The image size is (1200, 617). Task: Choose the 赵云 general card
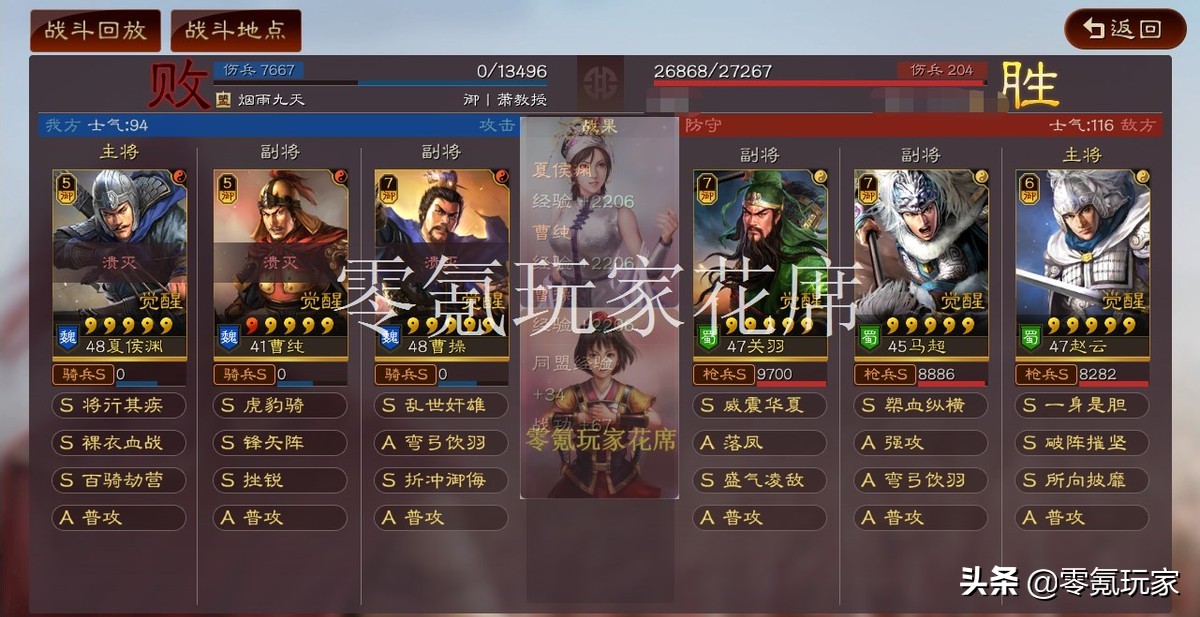point(1083,264)
